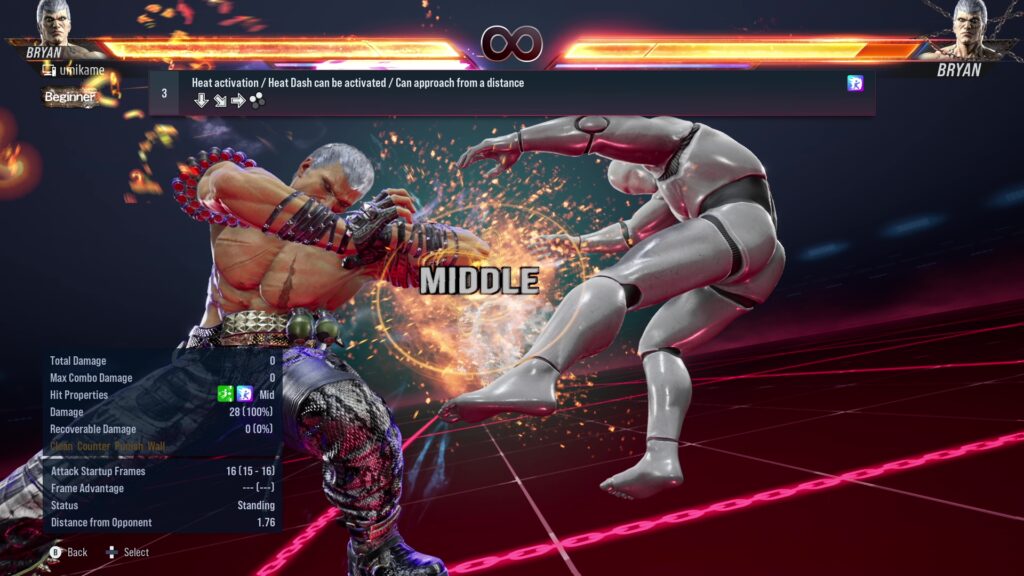Image resolution: width=1024 pixels, height=576 pixels.
Task: Select move 3, the Heat activation entry
Action: (510, 92)
